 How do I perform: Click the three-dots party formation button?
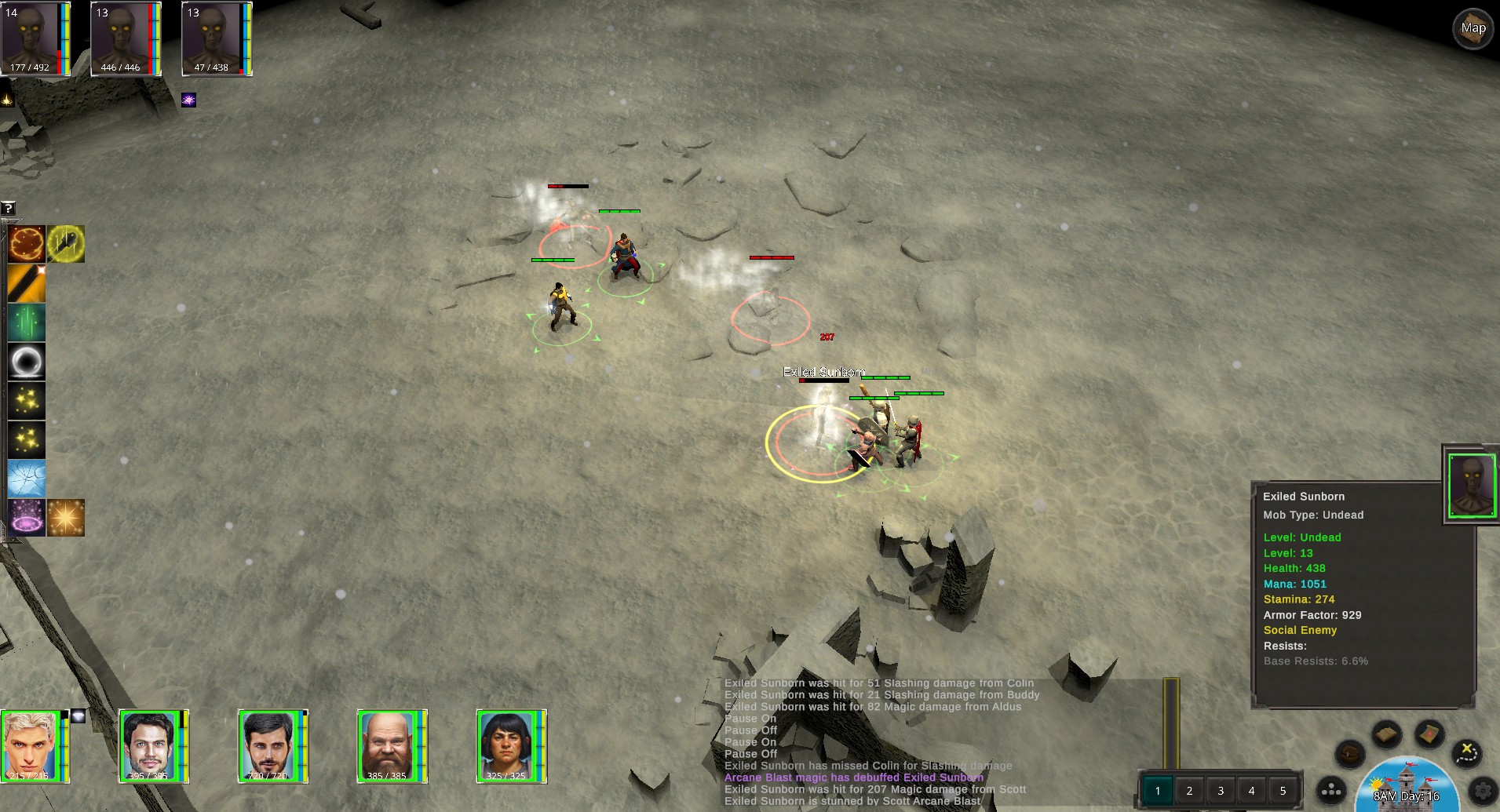point(1332,791)
